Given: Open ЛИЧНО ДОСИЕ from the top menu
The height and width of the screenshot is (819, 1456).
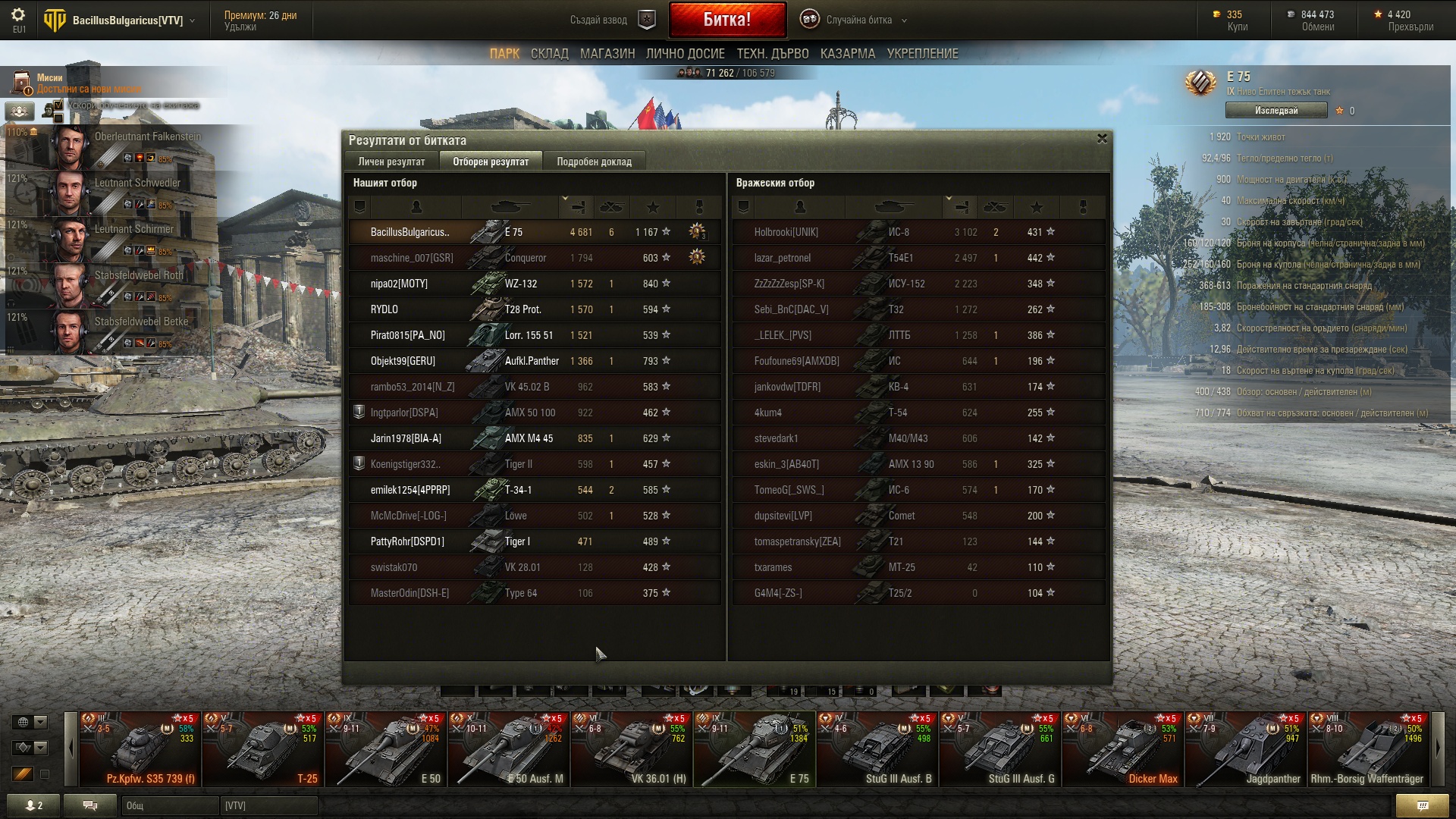Looking at the screenshot, I should click(685, 54).
